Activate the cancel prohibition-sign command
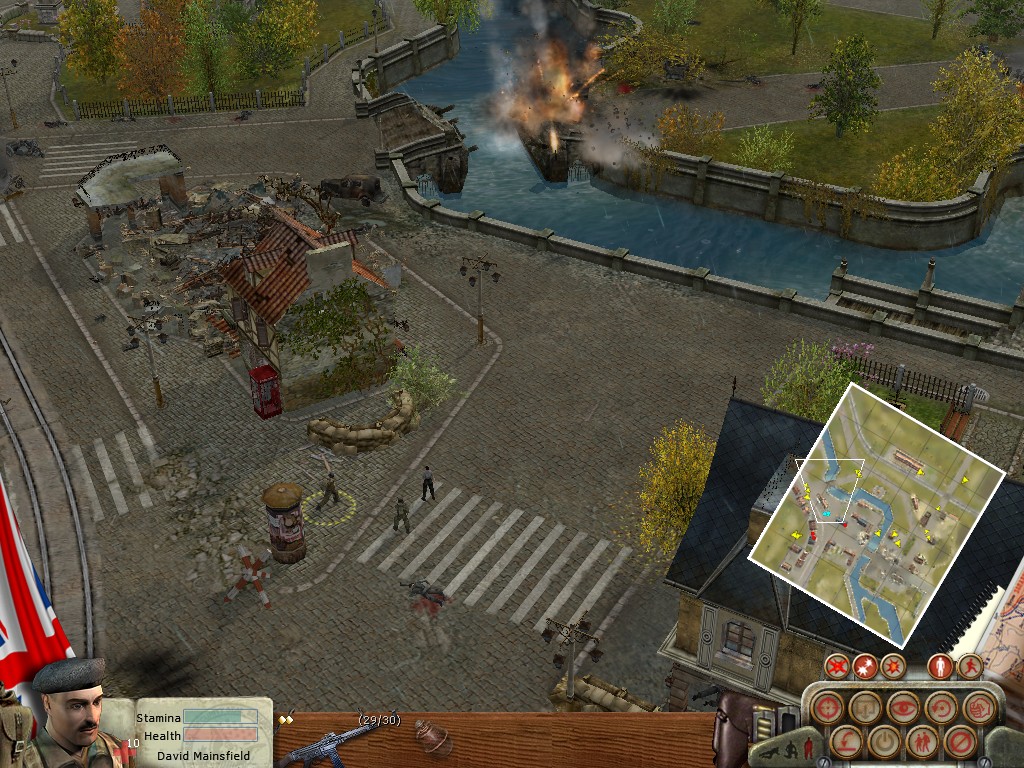The width and height of the screenshot is (1024, 768). (x=960, y=742)
